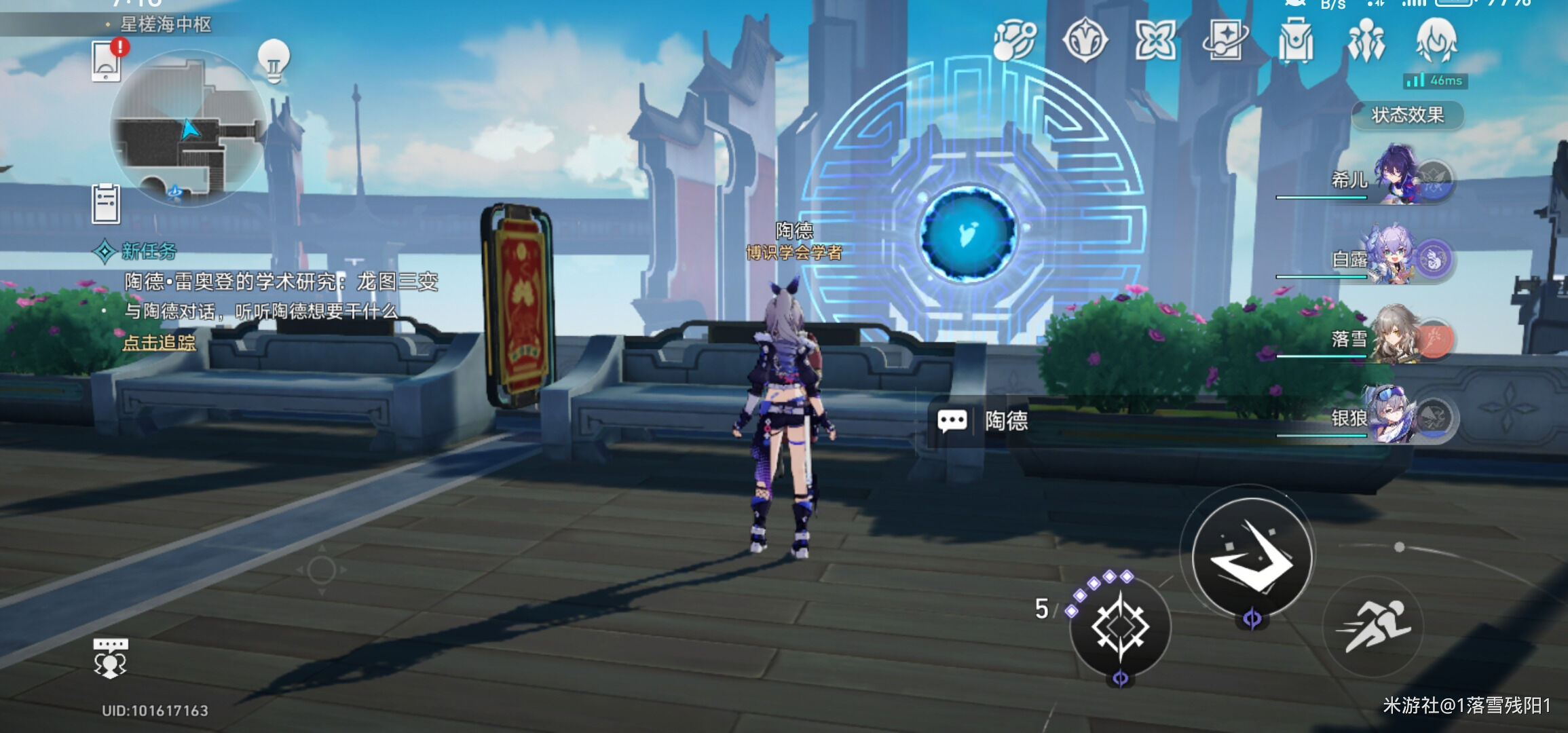Open the chat bubble friends icon

tap(110, 658)
